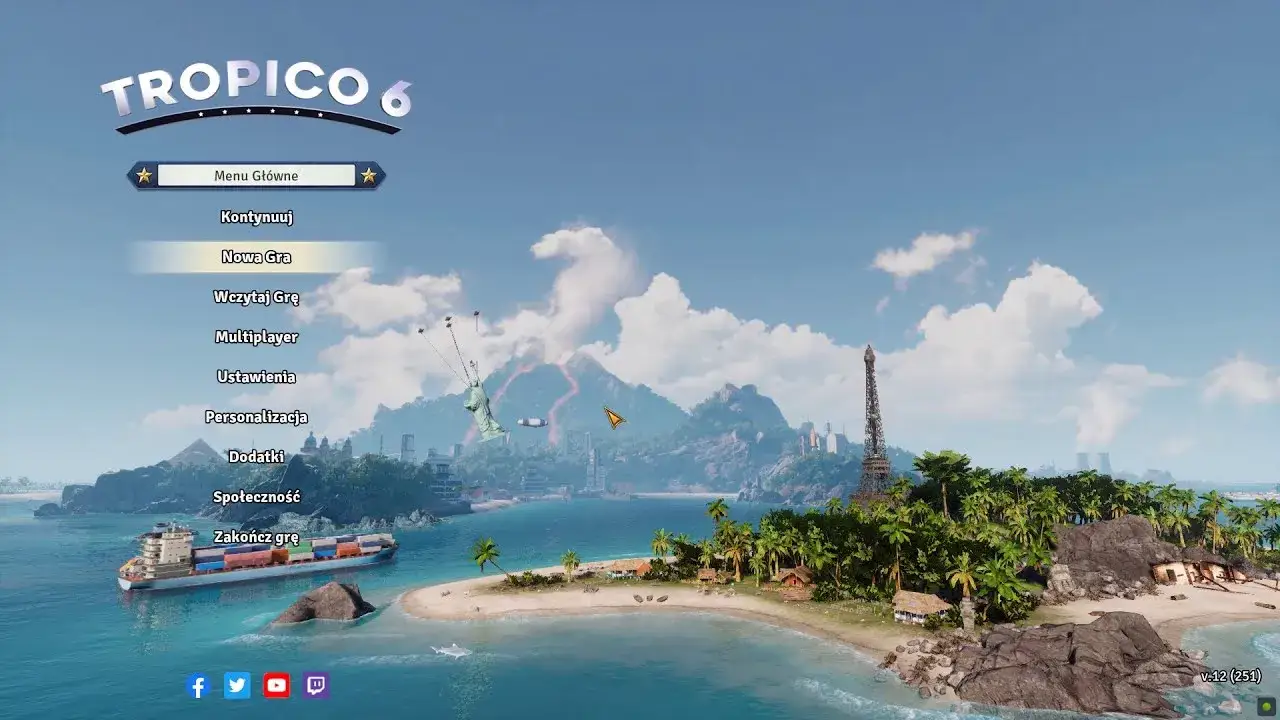Image resolution: width=1280 pixels, height=720 pixels.
Task: Select Nowa Gra to start a new game
Action: coord(255,257)
